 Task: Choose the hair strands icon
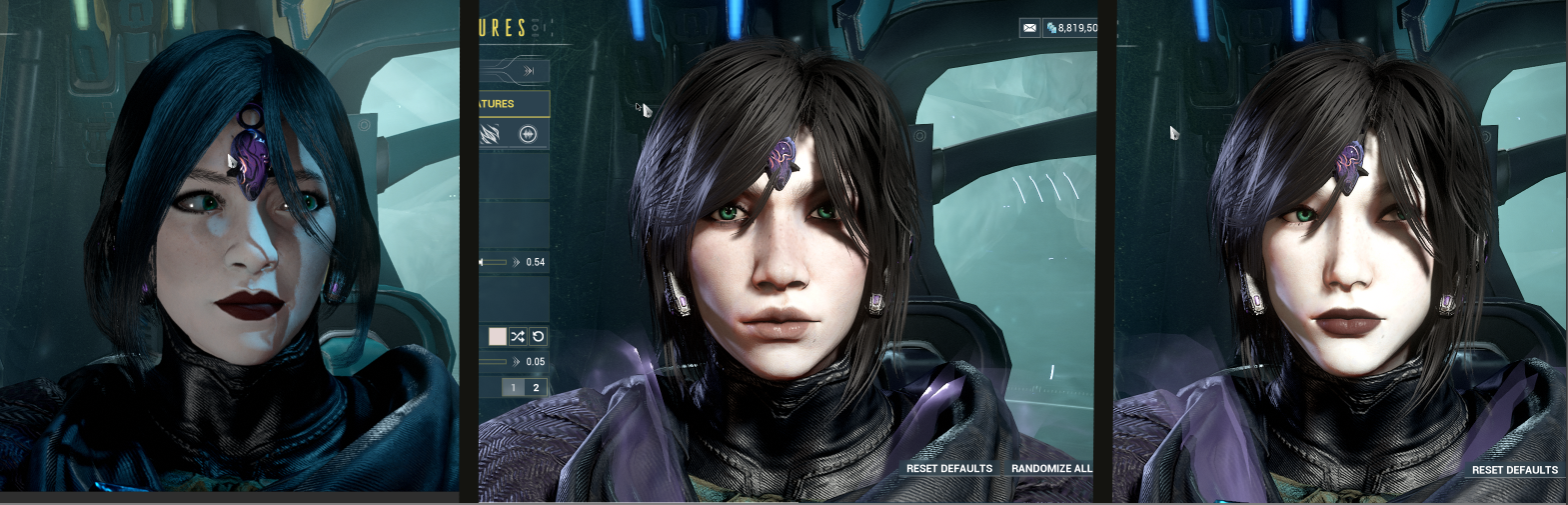(491, 134)
